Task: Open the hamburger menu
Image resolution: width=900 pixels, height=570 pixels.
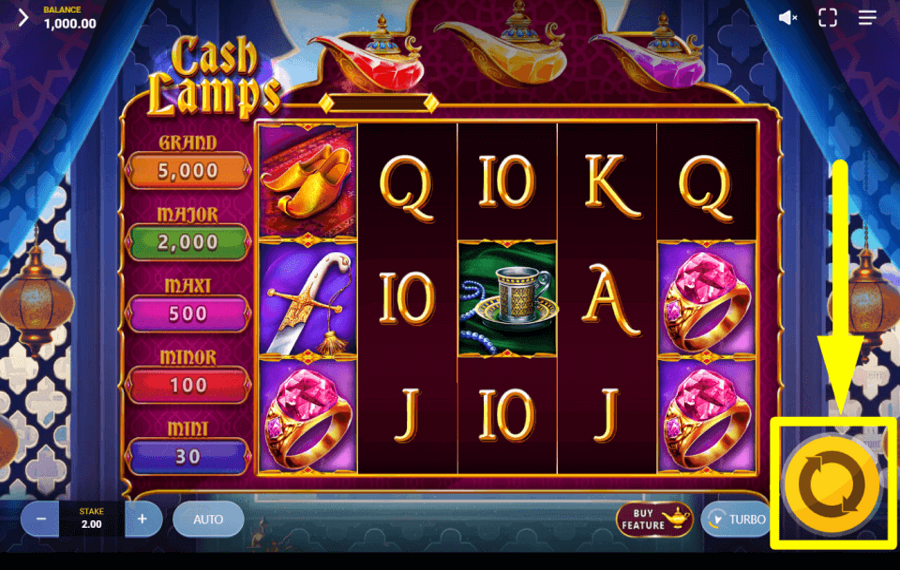Action: [x=867, y=17]
